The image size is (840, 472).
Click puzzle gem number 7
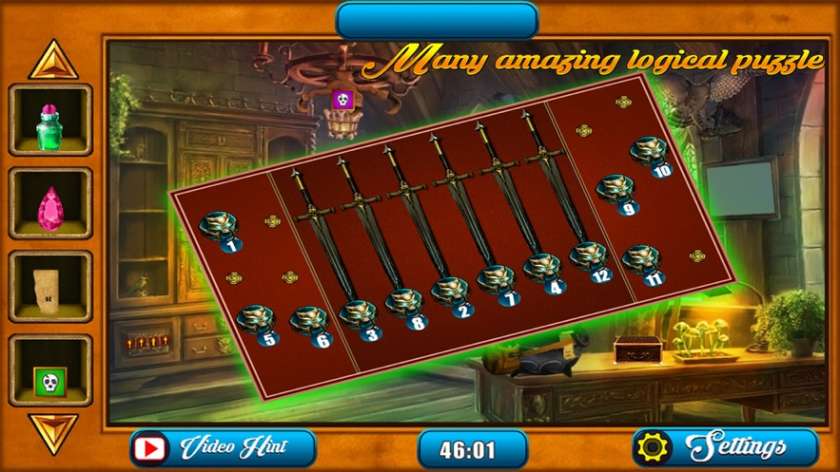[496, 281]
